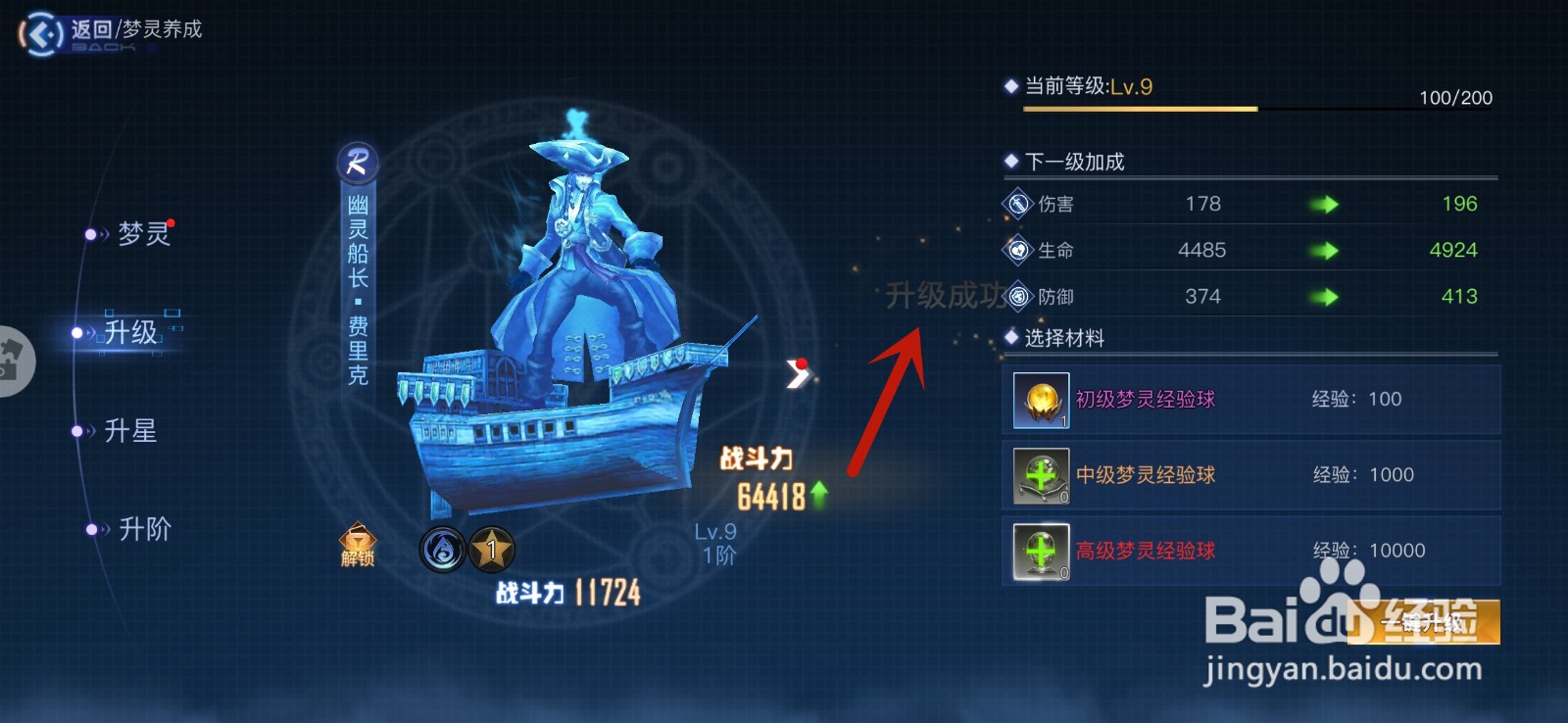1568x723 pixels.
Task: Tap the ghost captain character model
Action: tap(578, 245)
